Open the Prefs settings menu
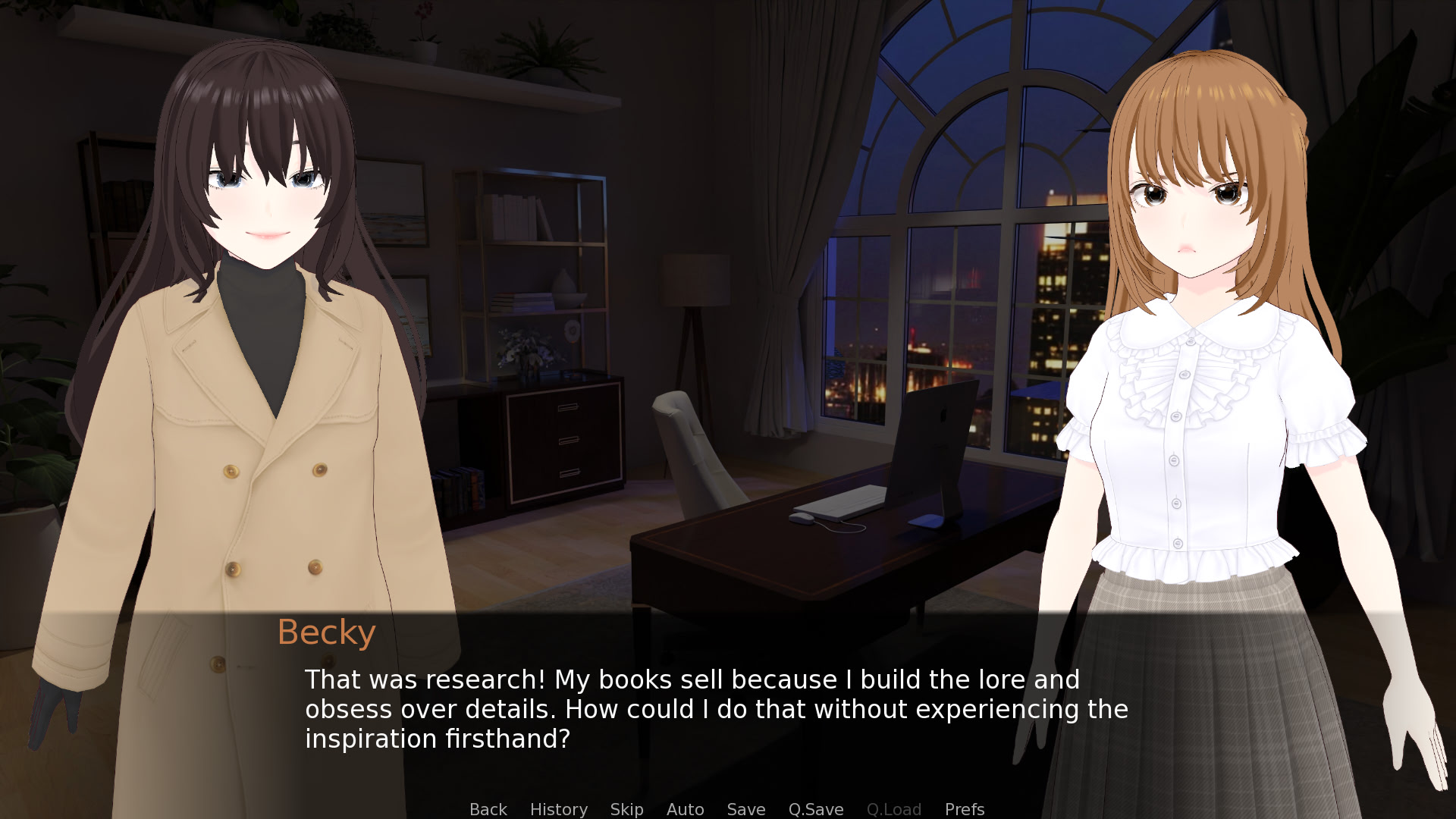The width and height of the screenshot is (1456, 819). [964, 809]
